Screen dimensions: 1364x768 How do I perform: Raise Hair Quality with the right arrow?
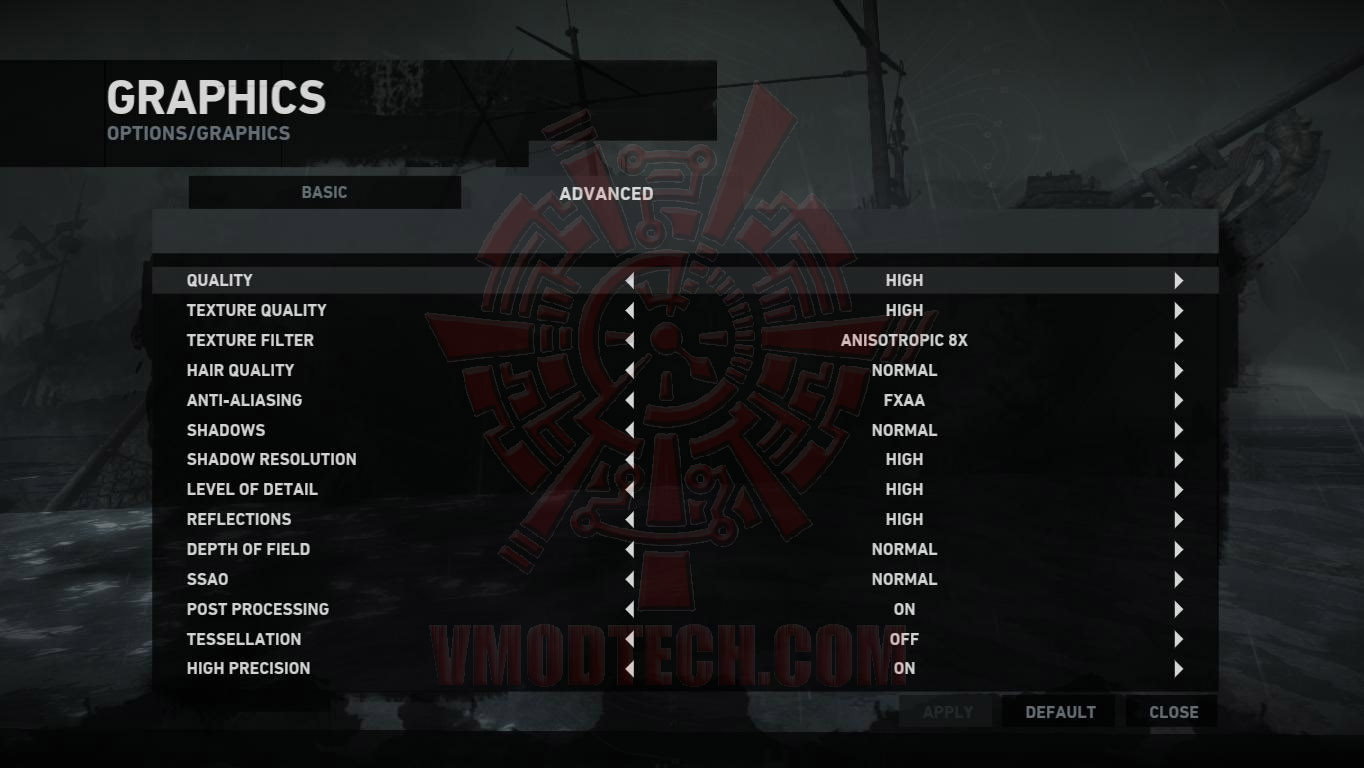point(1178,371)
